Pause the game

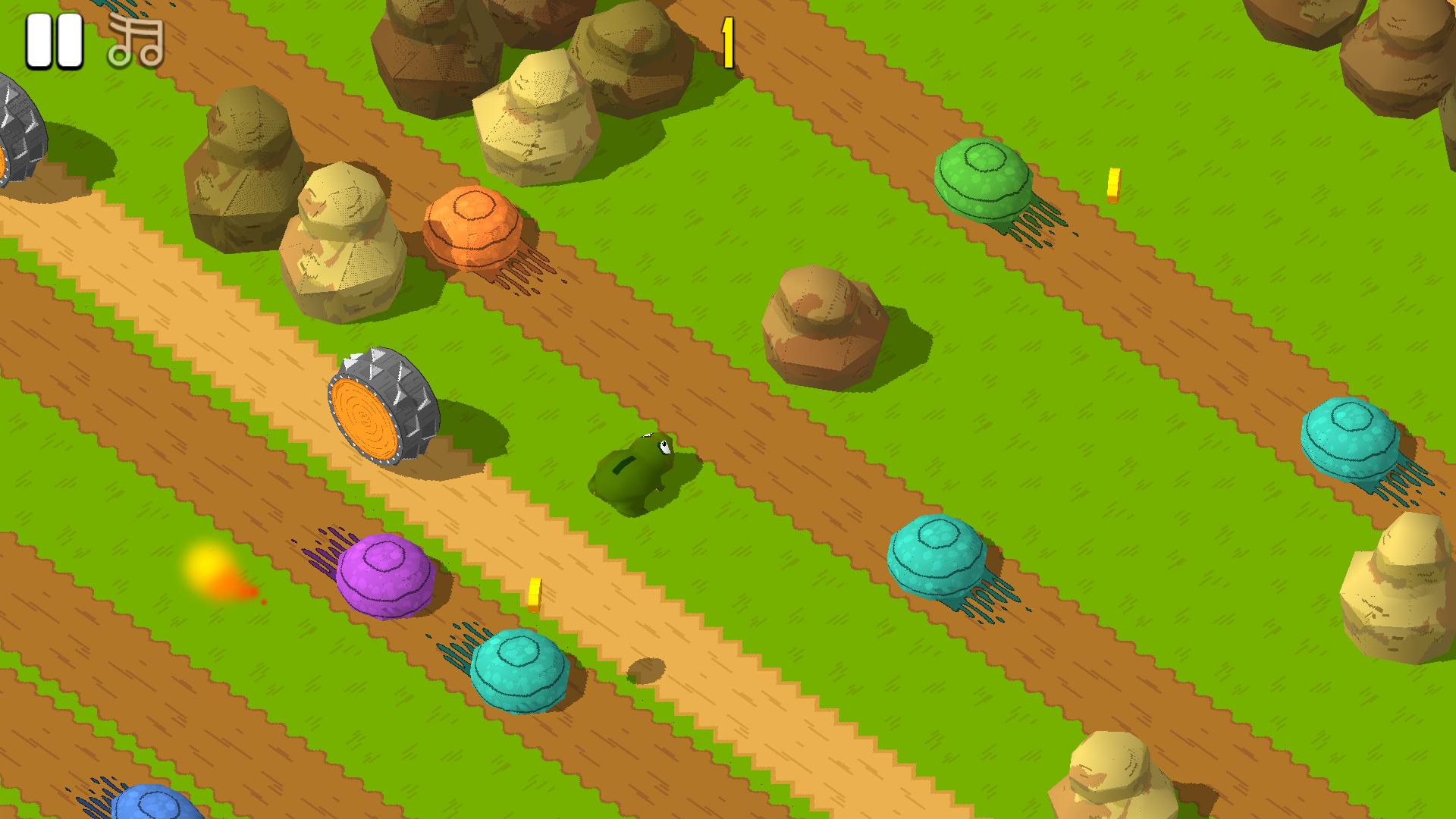pyautogui.click(x=52, y=41)
